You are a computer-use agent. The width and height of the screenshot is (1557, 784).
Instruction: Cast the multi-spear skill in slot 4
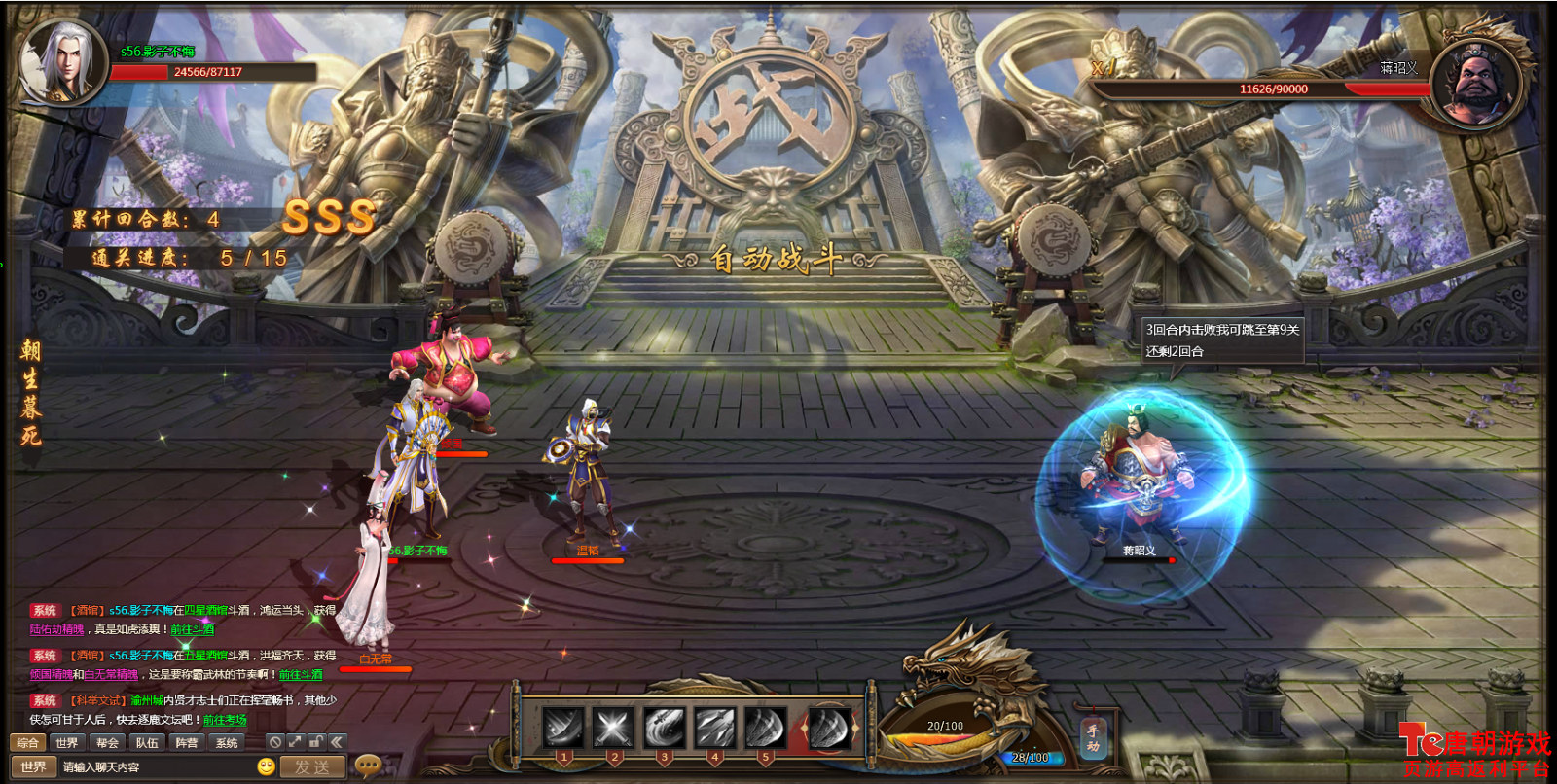714,727
